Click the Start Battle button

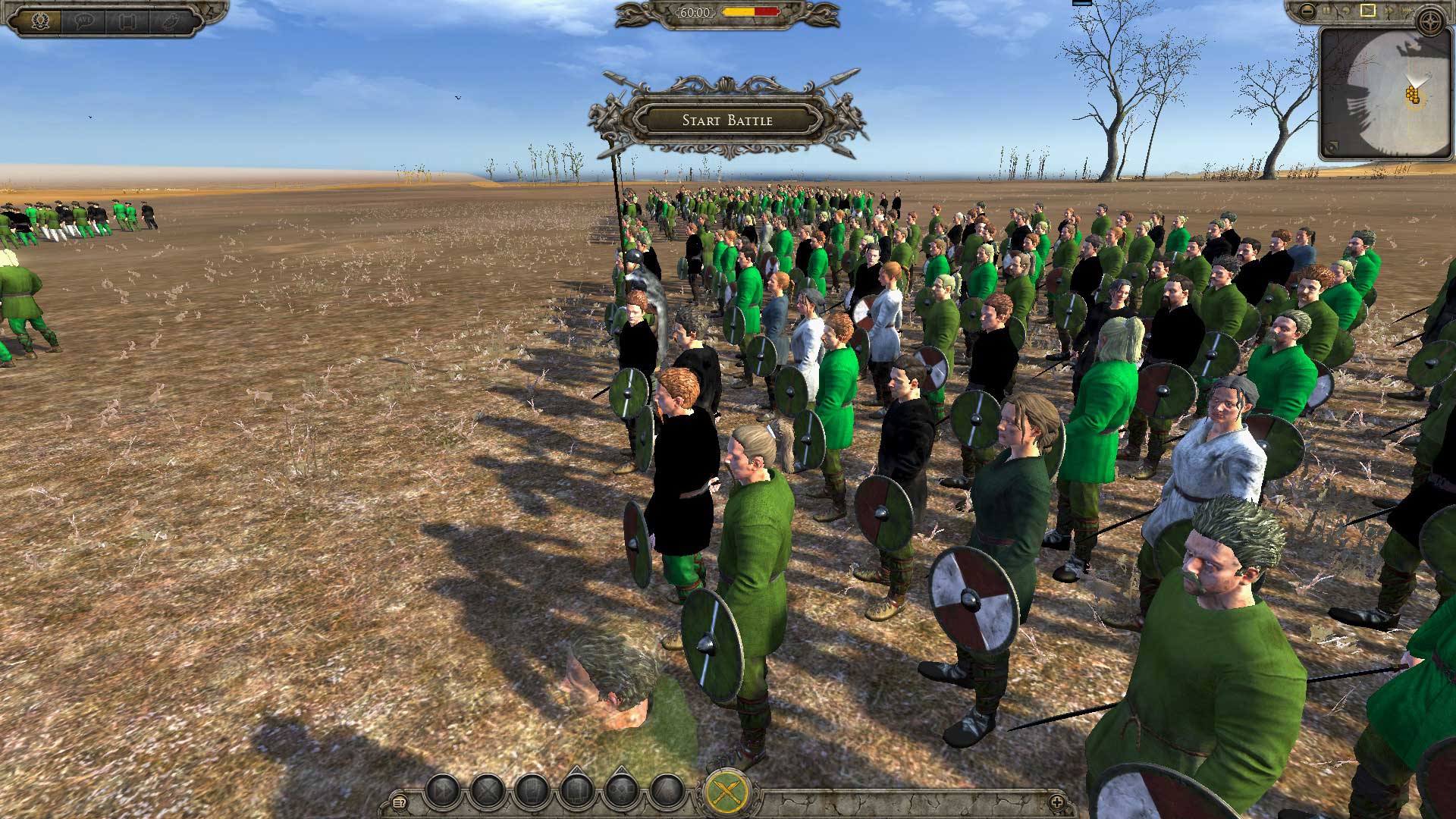[x=727, y=120]
